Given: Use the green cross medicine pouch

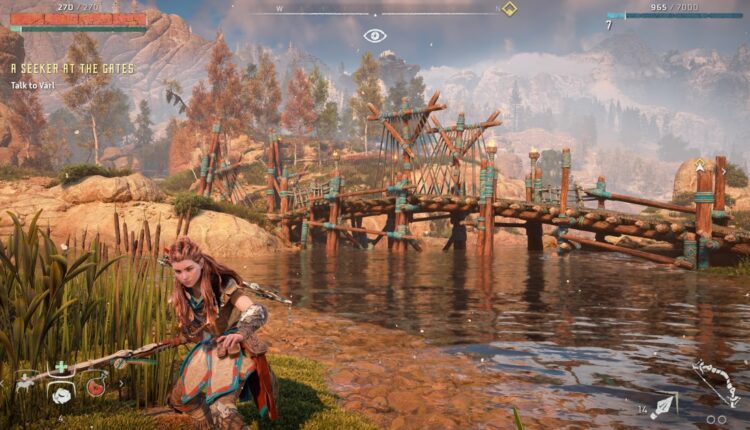Looking at the screenshot, I should coord(61,366).
